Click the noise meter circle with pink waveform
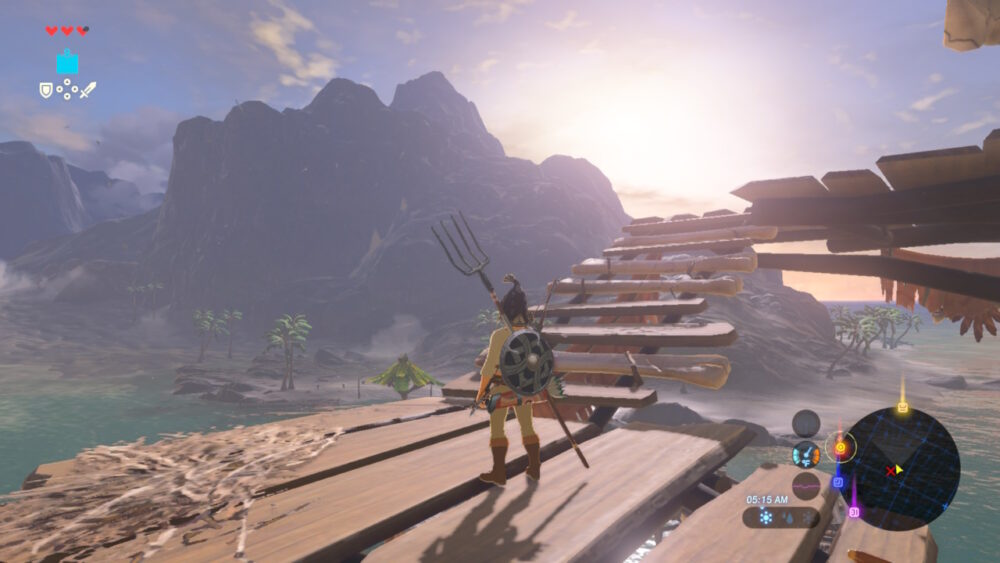 pyautogui.click(x=806, y=485)
